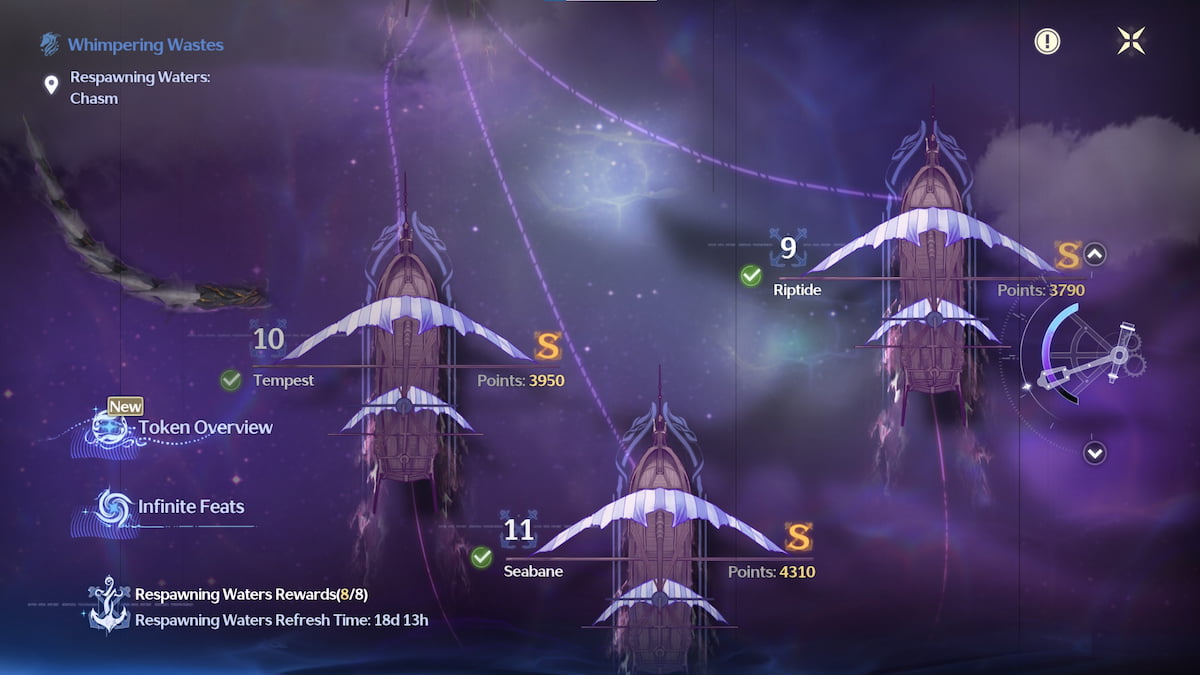Click the Respawning Waters: Chasm location marker
Image resolution: width=1200 pixels, height=675 pixels.
click(x=51, y=86)
